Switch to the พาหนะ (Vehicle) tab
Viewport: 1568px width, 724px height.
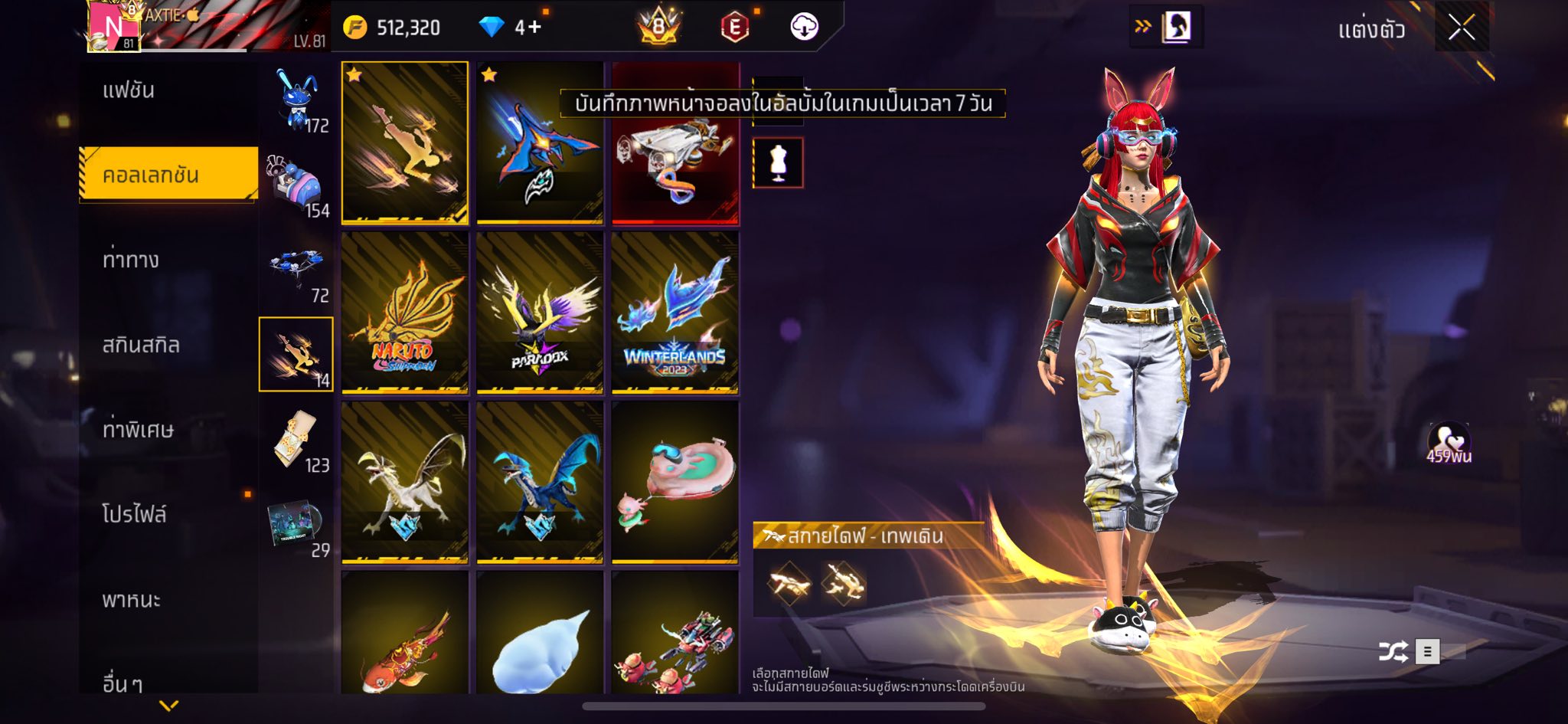coord(131,599)
